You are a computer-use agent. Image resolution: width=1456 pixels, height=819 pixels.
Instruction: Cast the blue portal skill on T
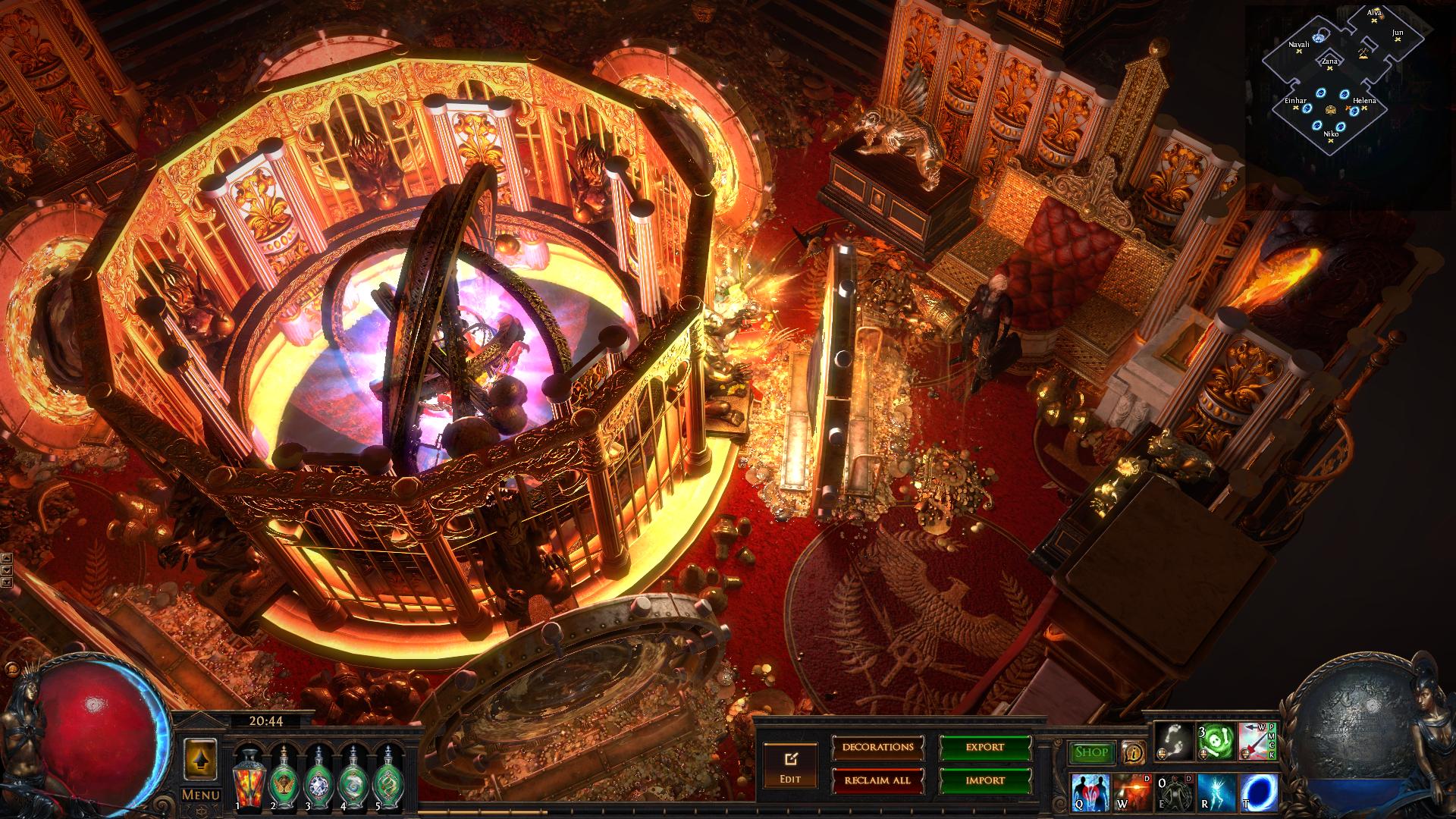[1259, 791]
